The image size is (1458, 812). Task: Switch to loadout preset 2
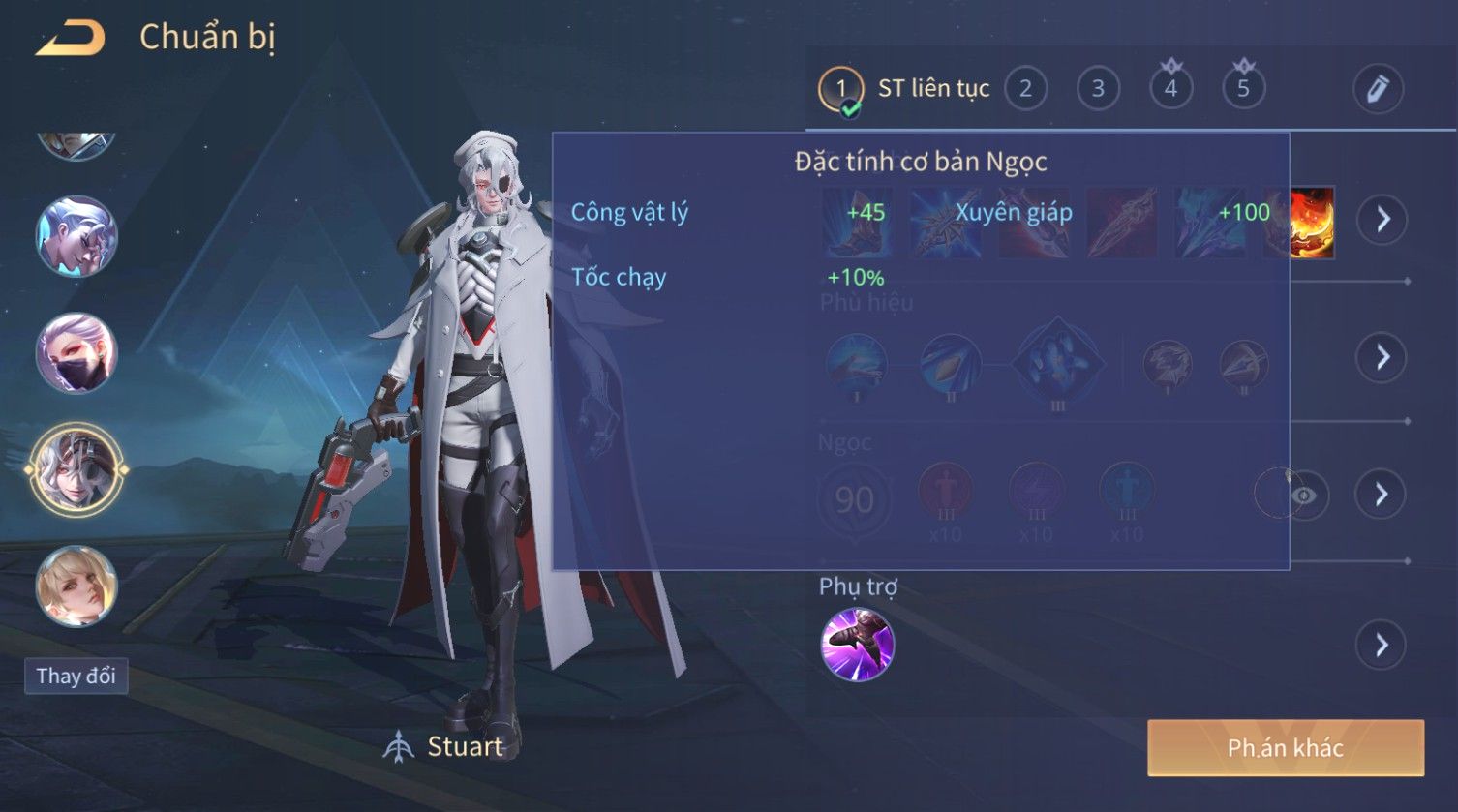pyautogui.click(x=1025, y=89)
